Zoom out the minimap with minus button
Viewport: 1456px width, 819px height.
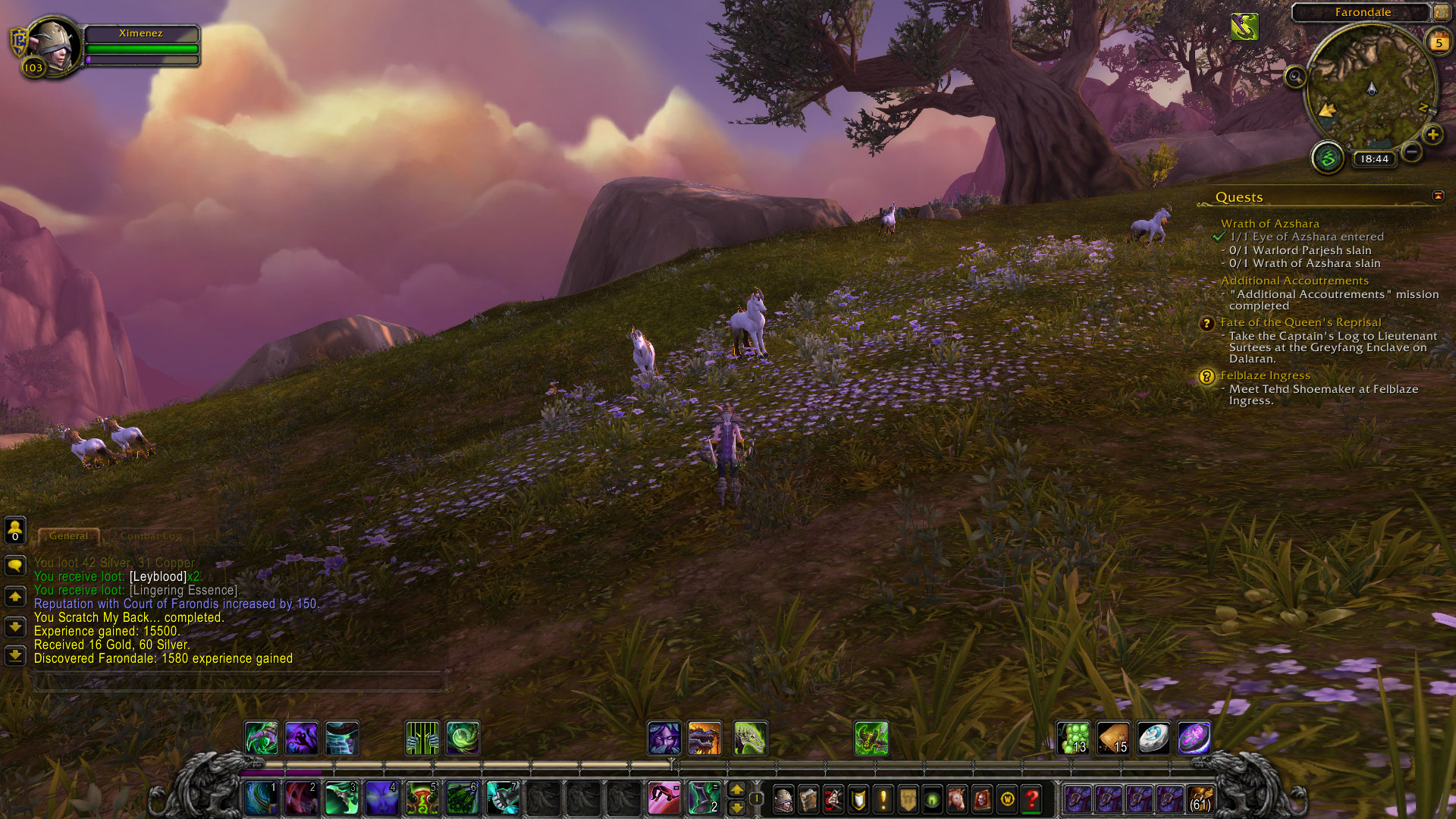pyautogui.click(x=1411, y=152)
